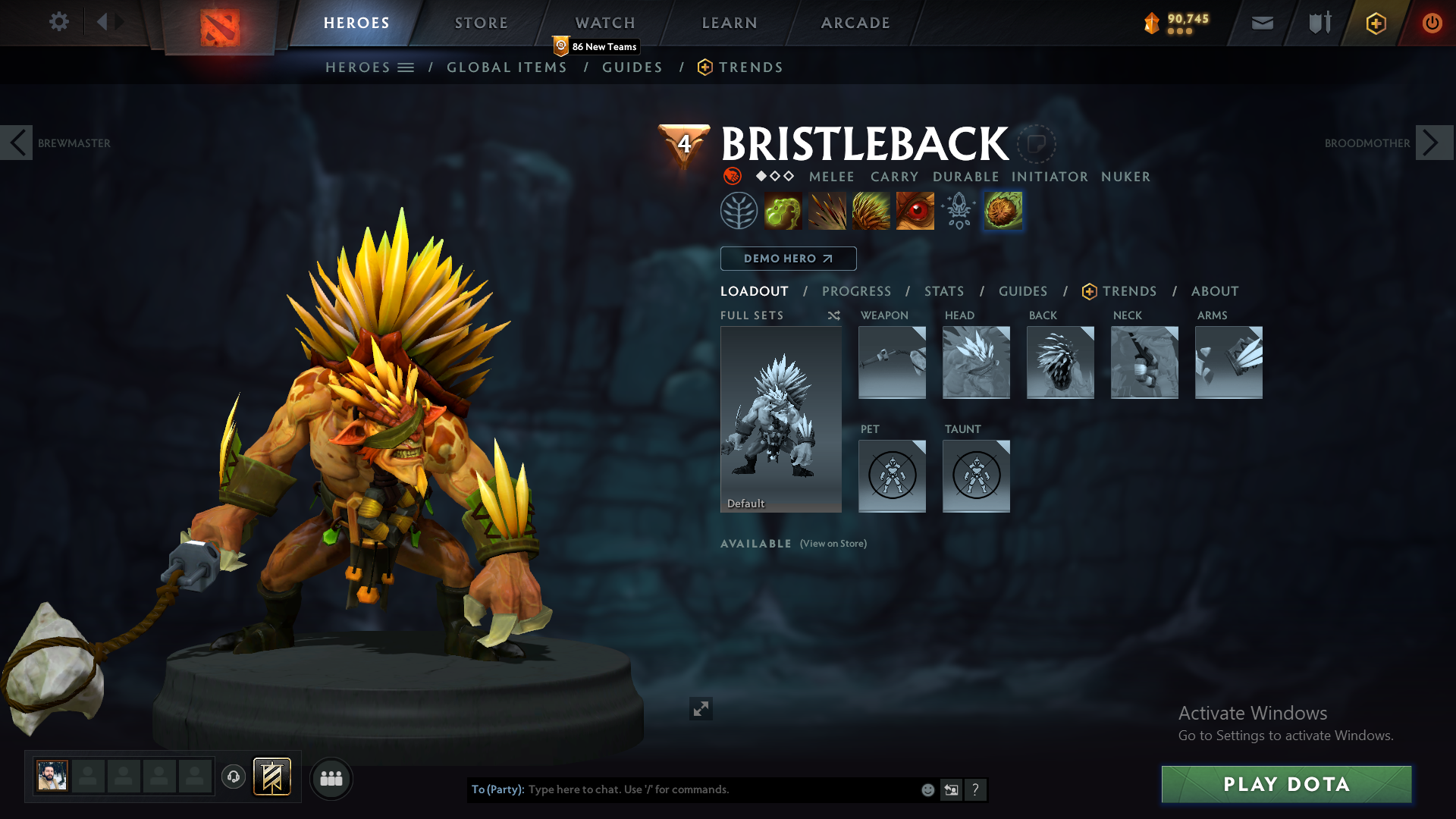
Task: Select the Quill Spray ability icon
Action: pyautogui.click(x=827, y=210)
